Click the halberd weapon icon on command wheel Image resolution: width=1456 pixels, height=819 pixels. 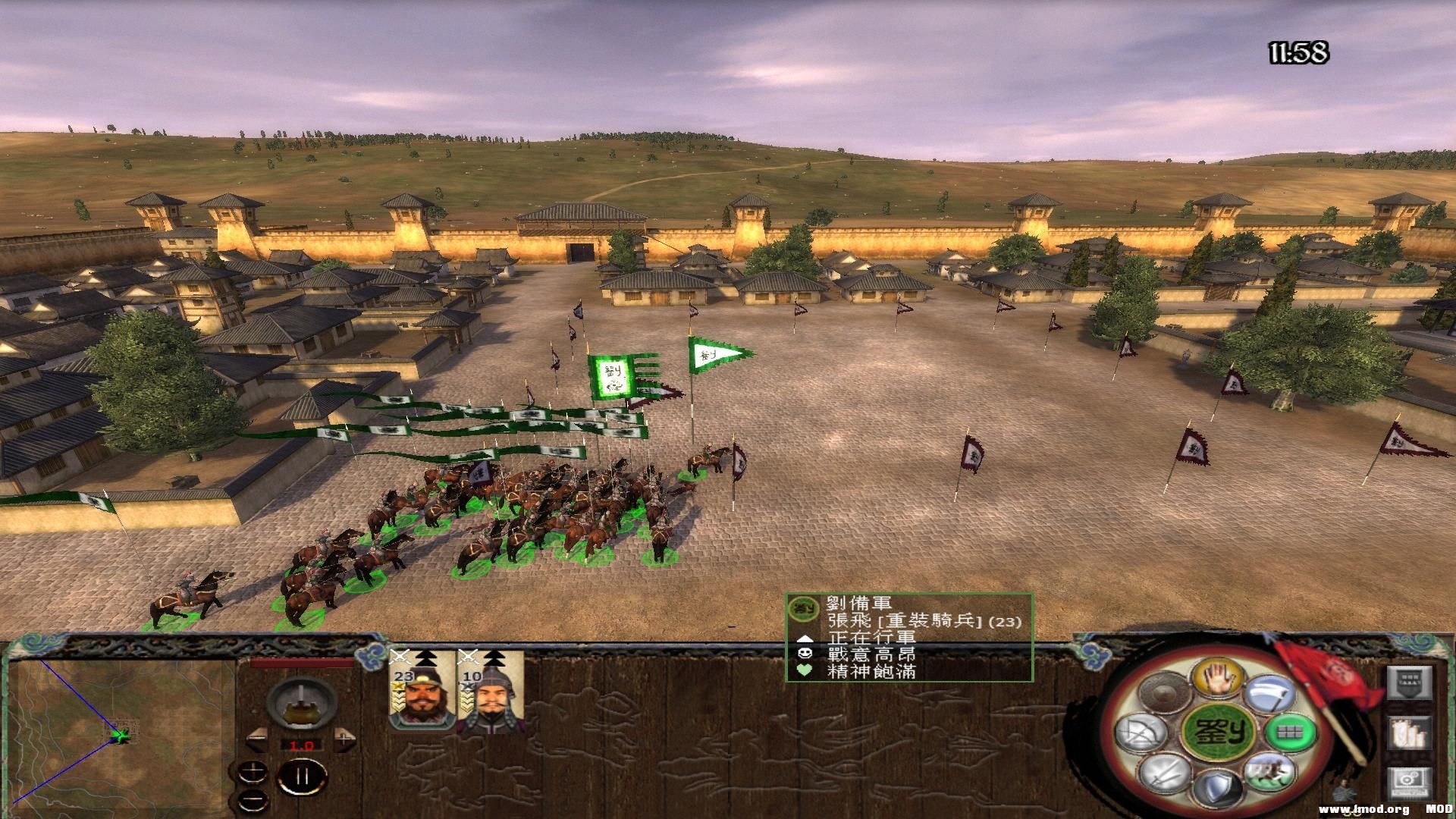[x=1269, y=693]
